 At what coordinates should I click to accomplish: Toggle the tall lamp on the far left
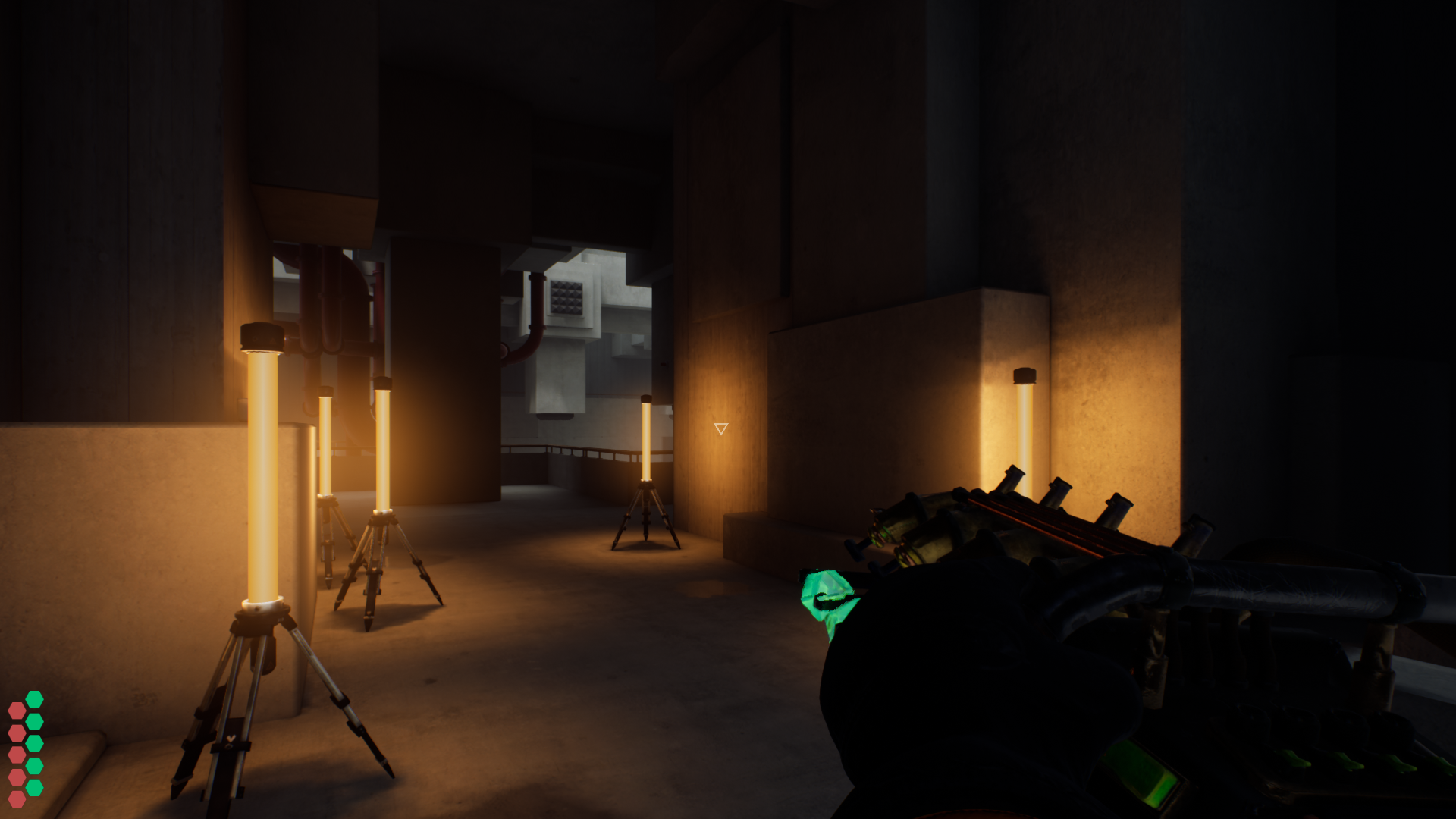(x=262, y=470)
